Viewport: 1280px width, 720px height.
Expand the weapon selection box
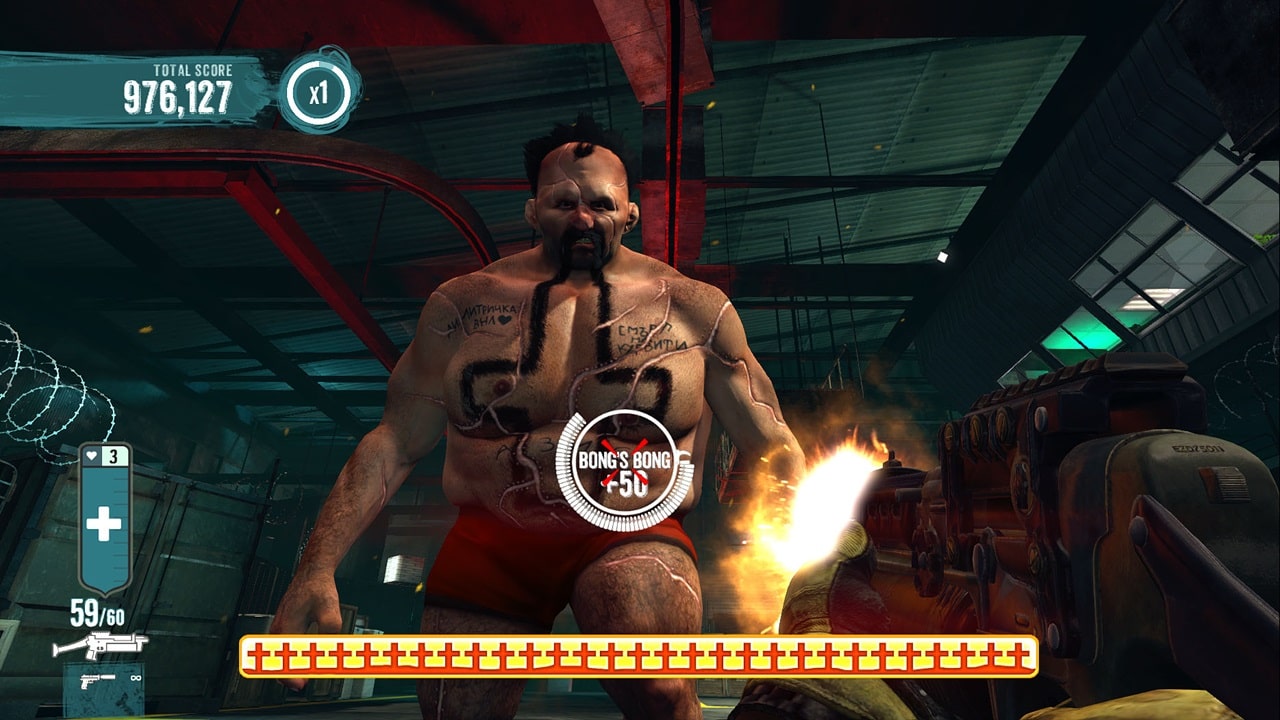103,688
